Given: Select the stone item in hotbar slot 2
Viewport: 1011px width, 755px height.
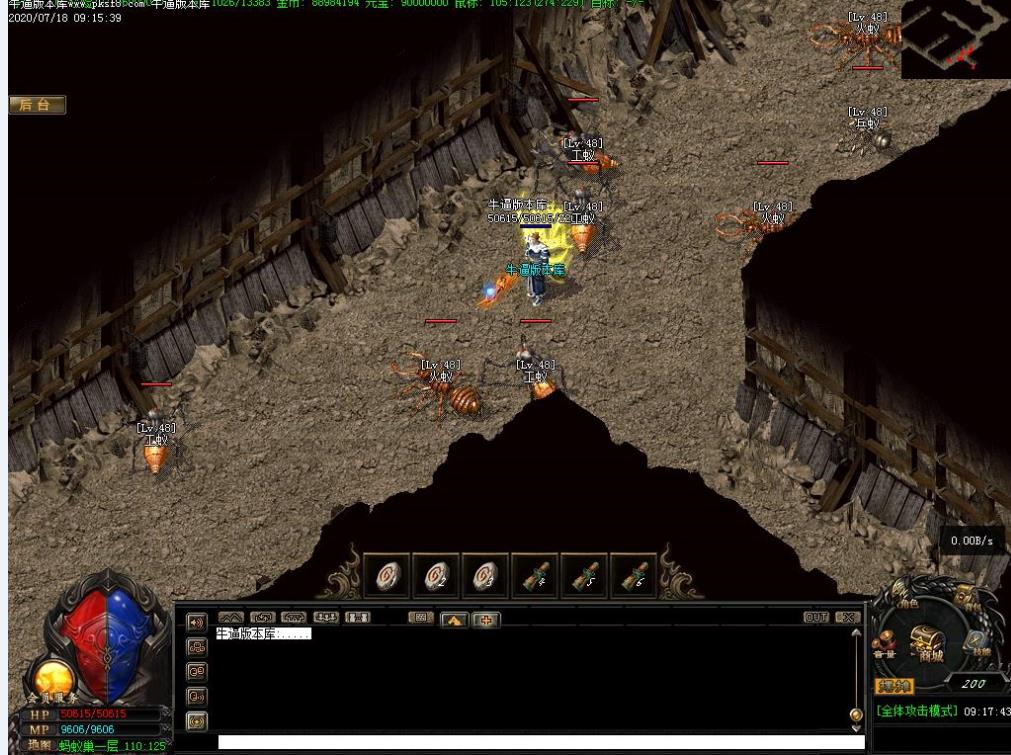Looking at the screenshot, I should coord(436,576).
